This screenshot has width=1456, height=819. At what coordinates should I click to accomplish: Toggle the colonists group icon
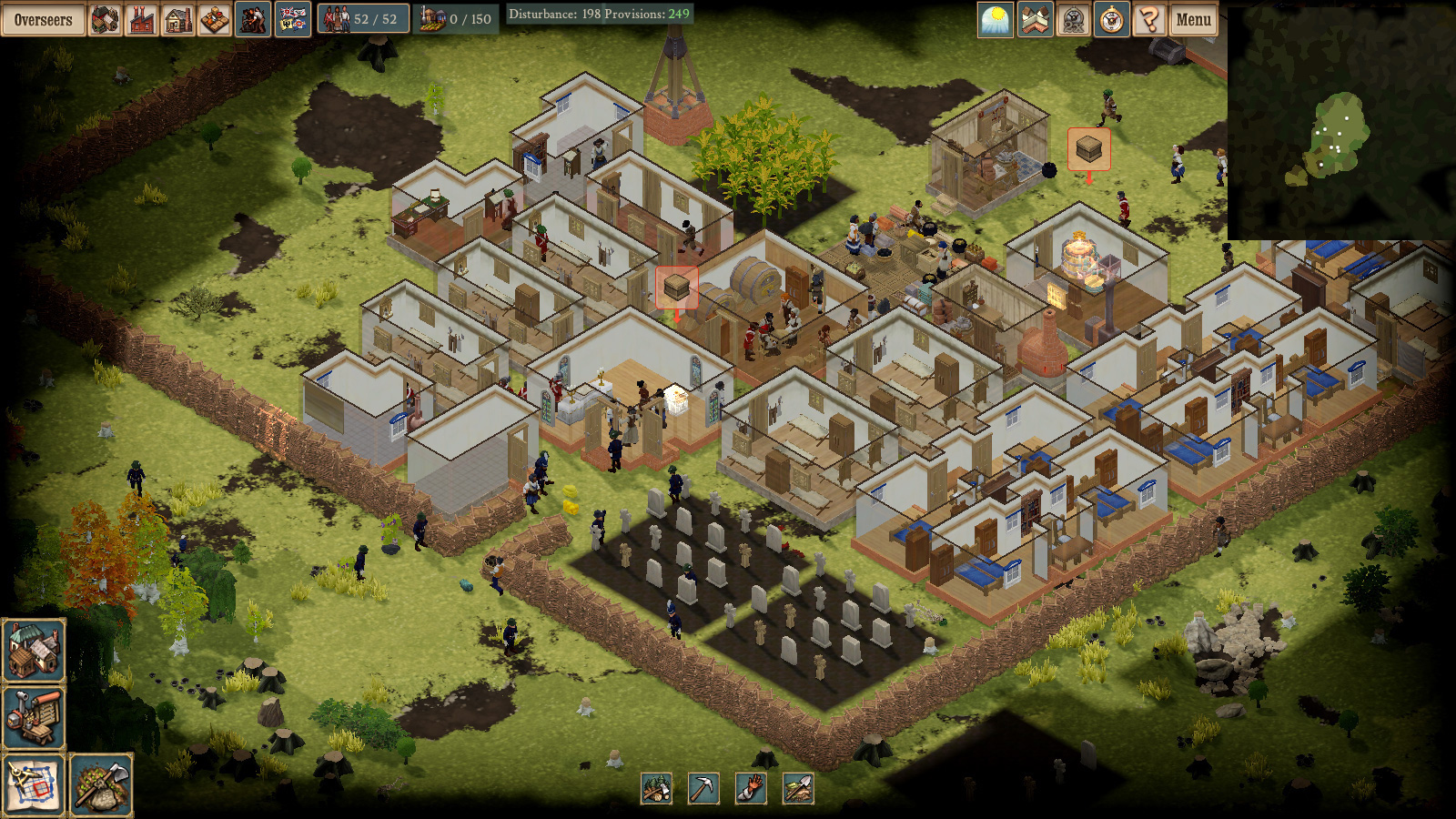(x=252, y=19)
